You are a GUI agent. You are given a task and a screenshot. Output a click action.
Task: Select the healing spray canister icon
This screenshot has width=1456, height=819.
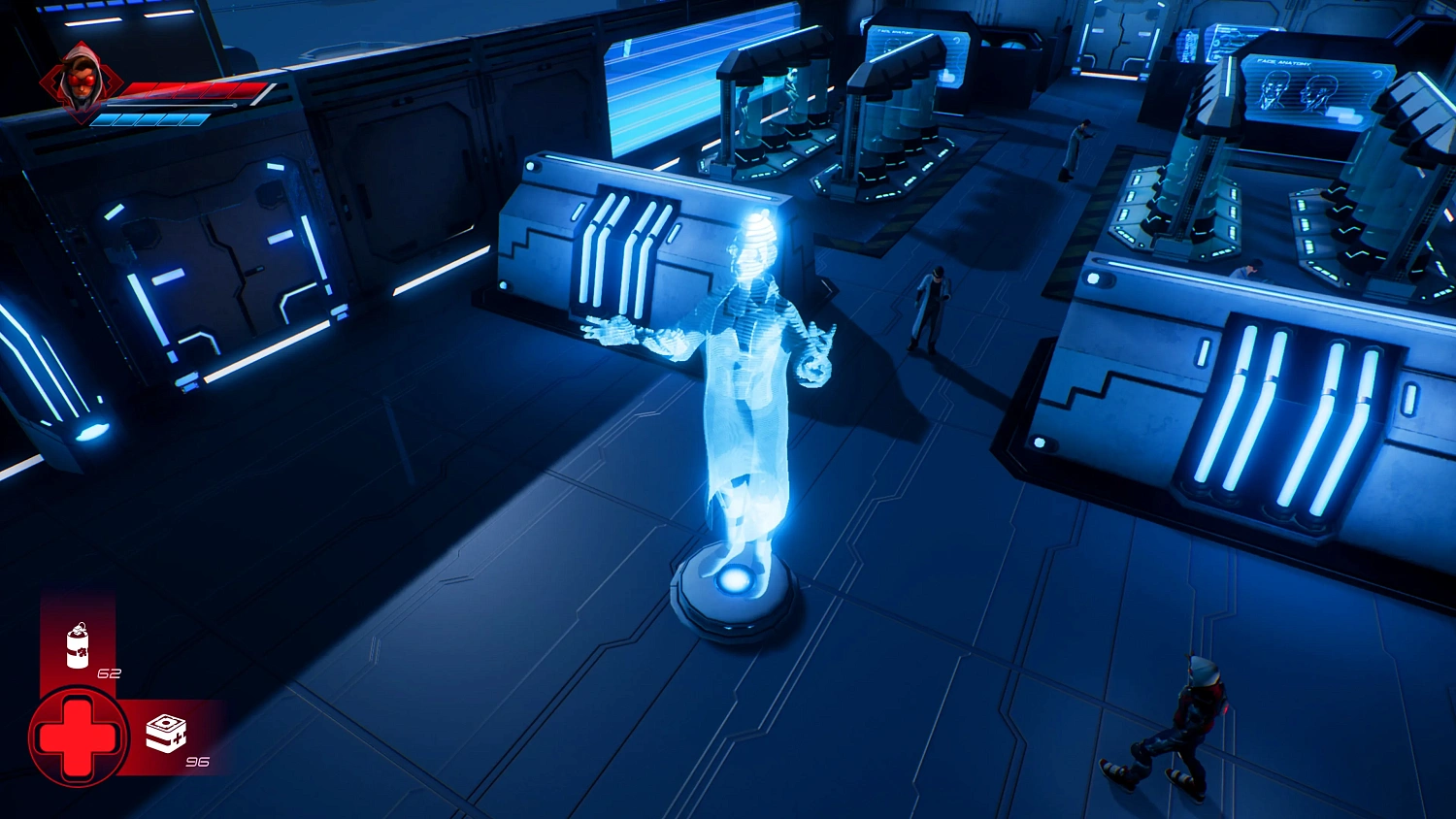[x=76, y=645]
